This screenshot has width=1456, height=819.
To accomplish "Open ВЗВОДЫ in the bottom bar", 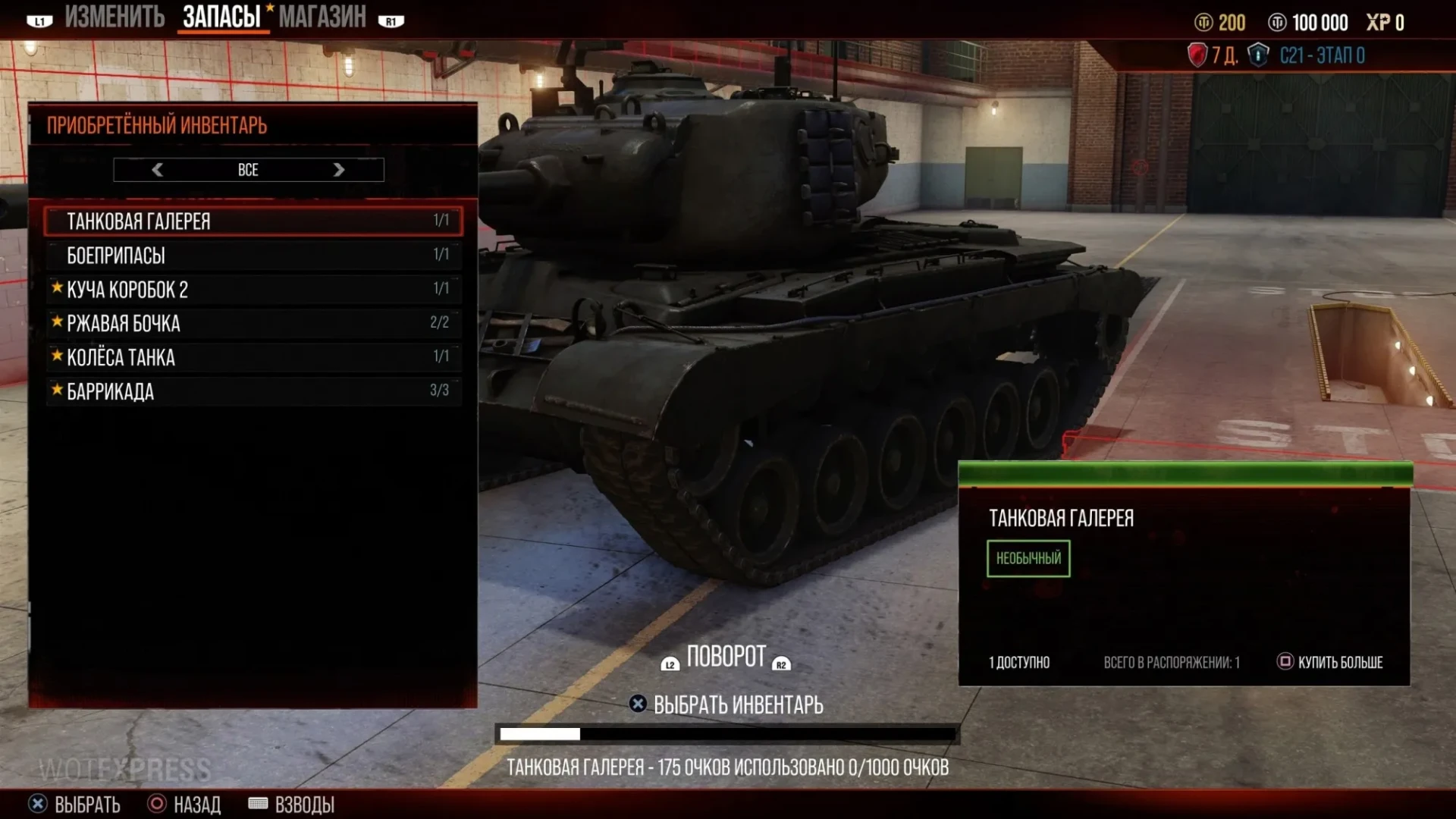I will [x=292, y=804].
